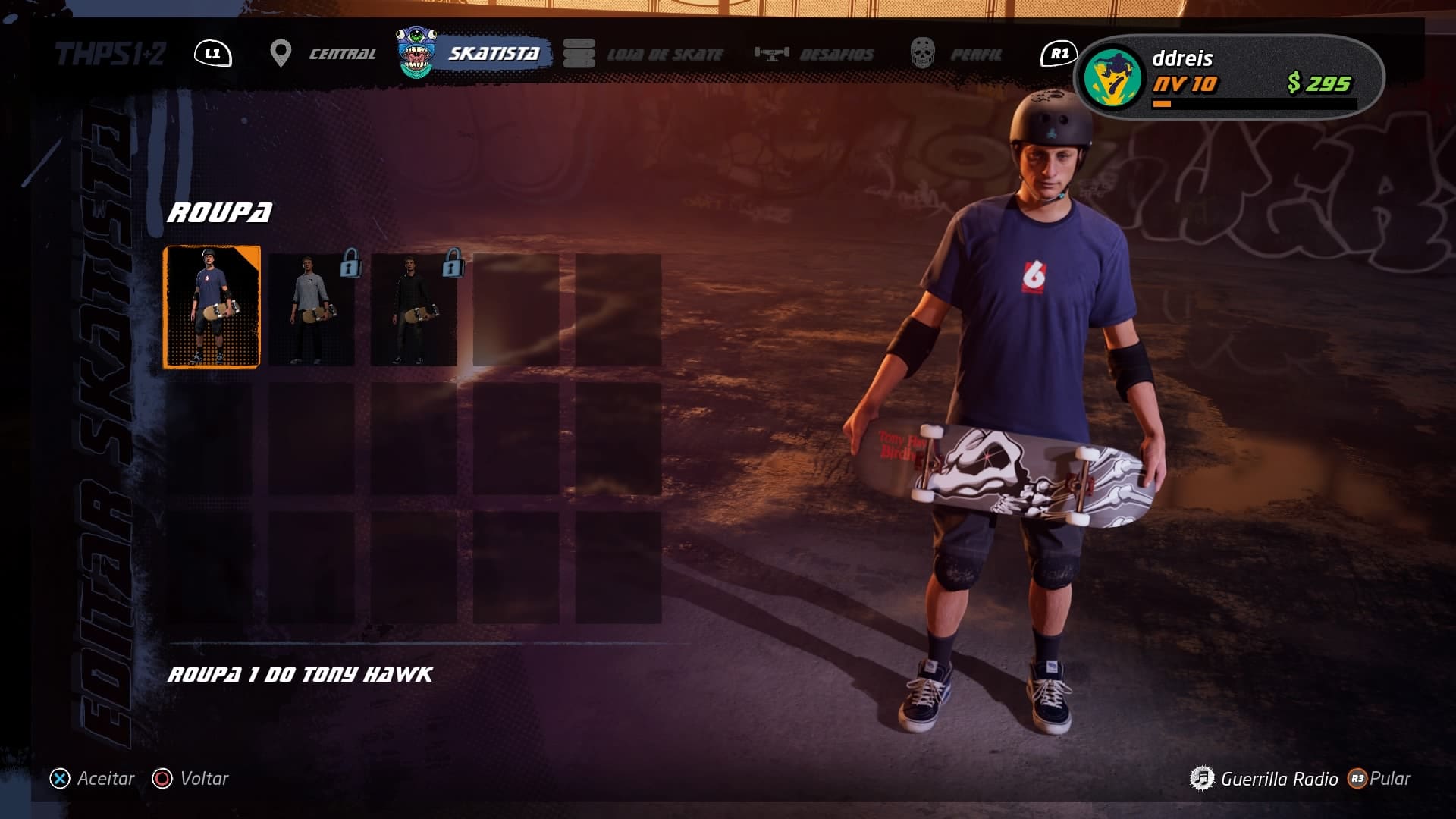This screenshot has width=1456, height=819.
Task: Pick the locked black outfit
Action: [414, 309]
